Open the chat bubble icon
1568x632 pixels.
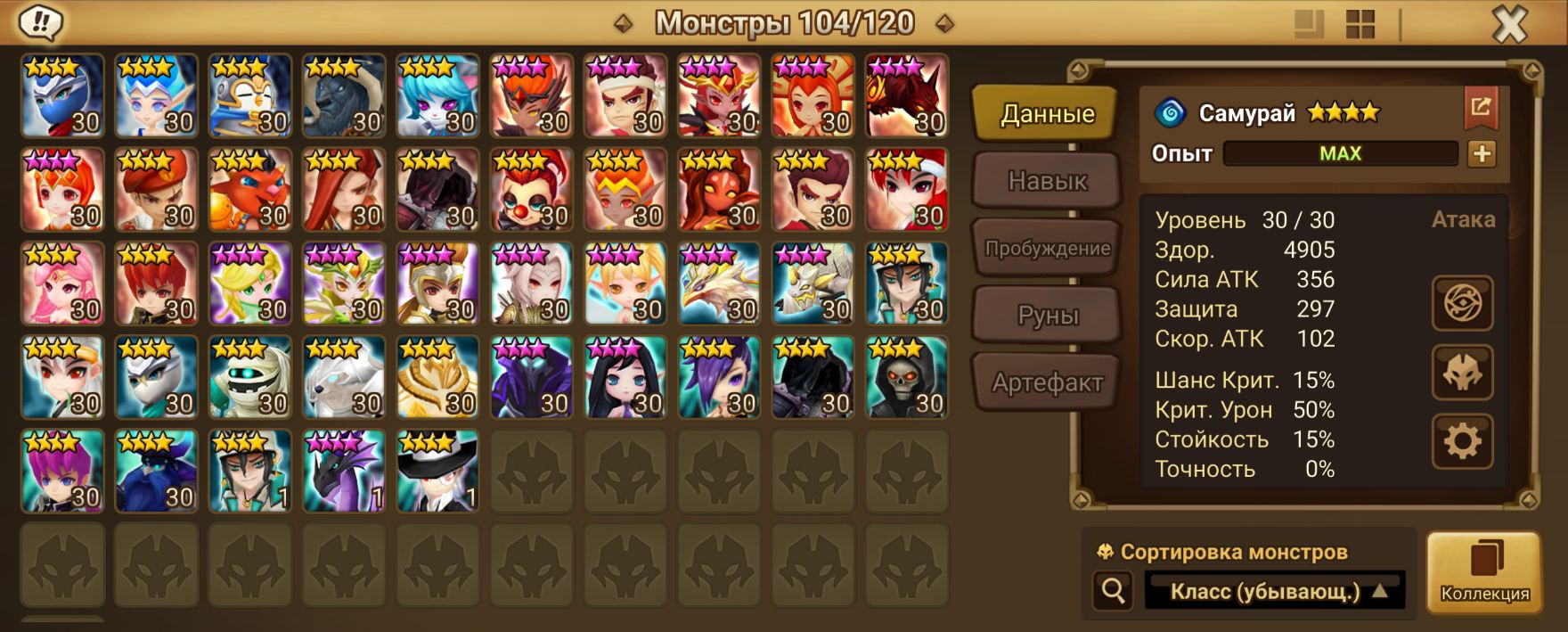click(x=39, y=22)
